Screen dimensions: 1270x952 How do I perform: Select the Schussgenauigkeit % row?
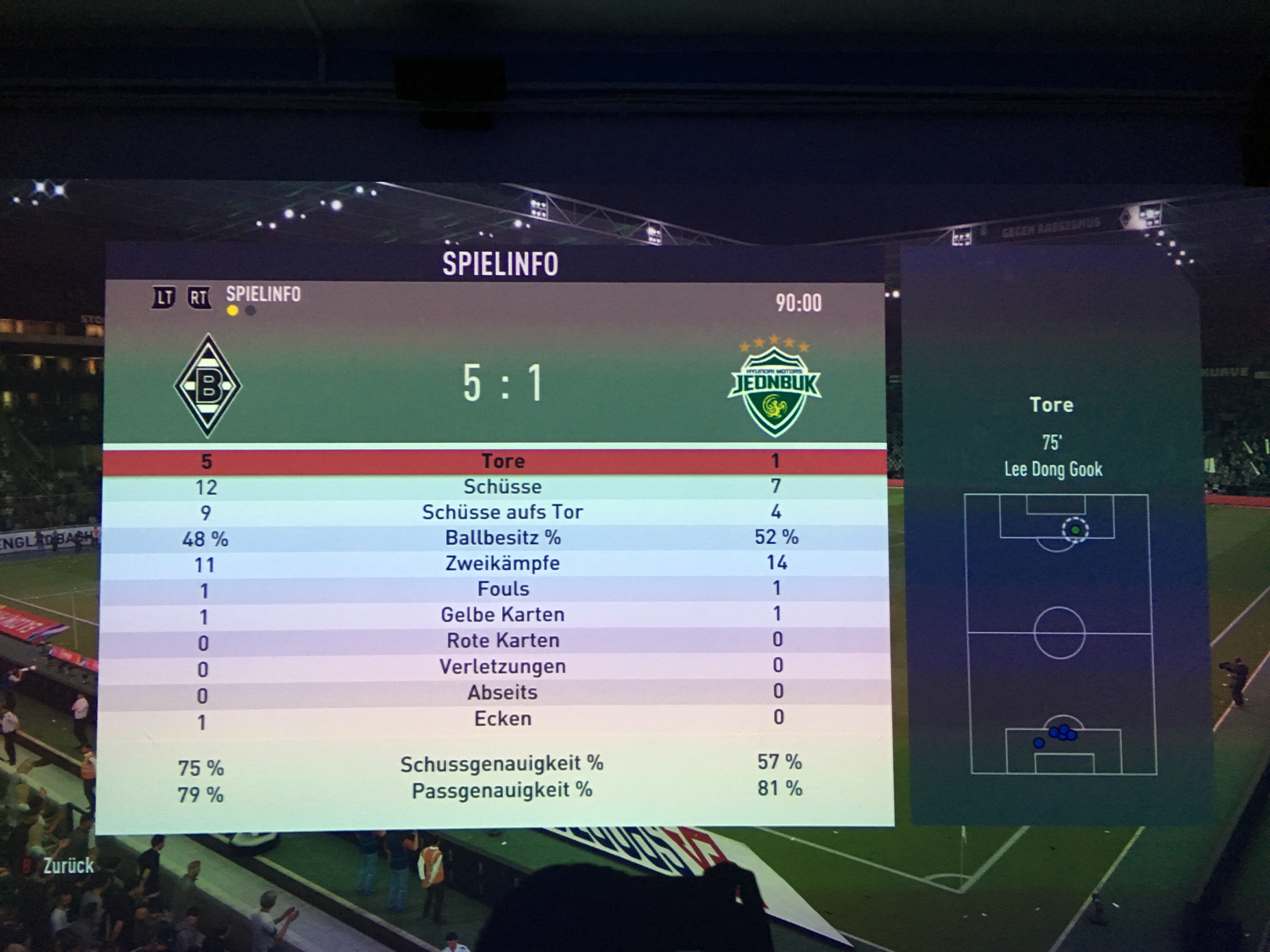click(502, 764)
